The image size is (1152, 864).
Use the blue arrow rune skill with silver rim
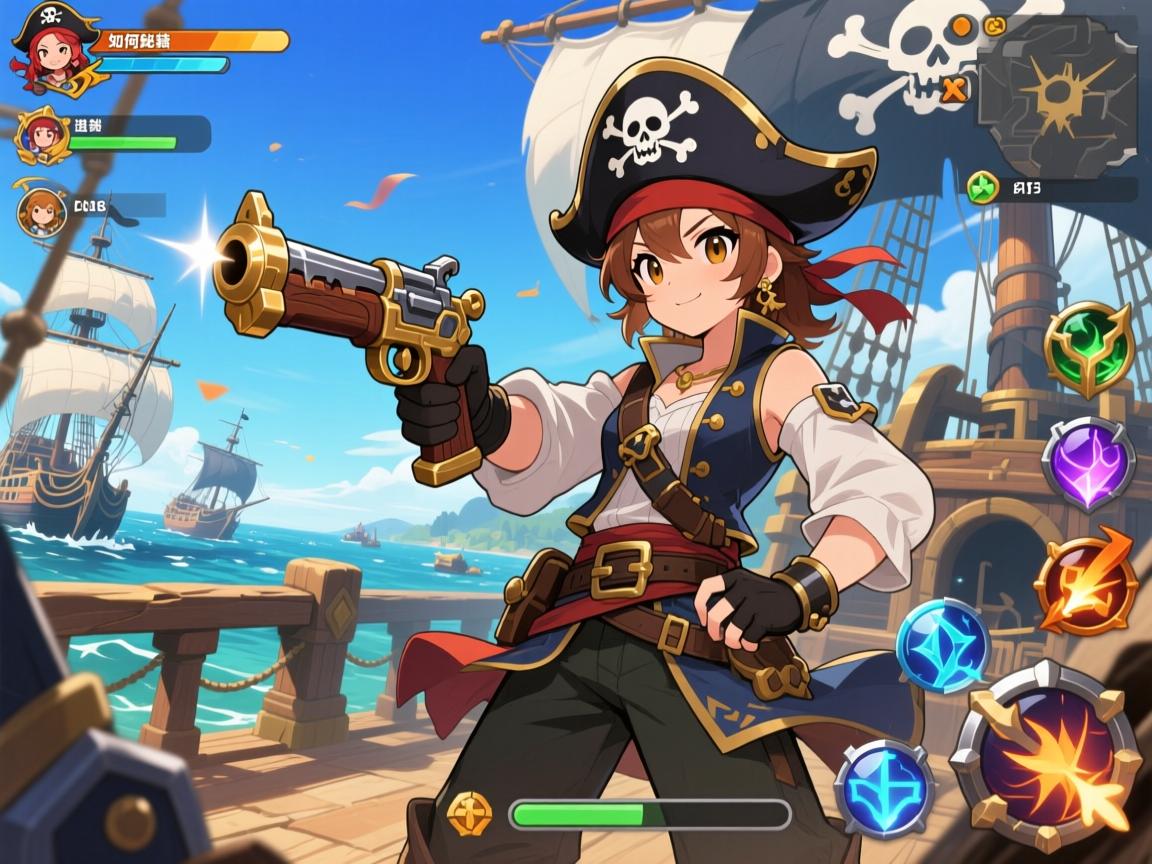click(884, 787)
